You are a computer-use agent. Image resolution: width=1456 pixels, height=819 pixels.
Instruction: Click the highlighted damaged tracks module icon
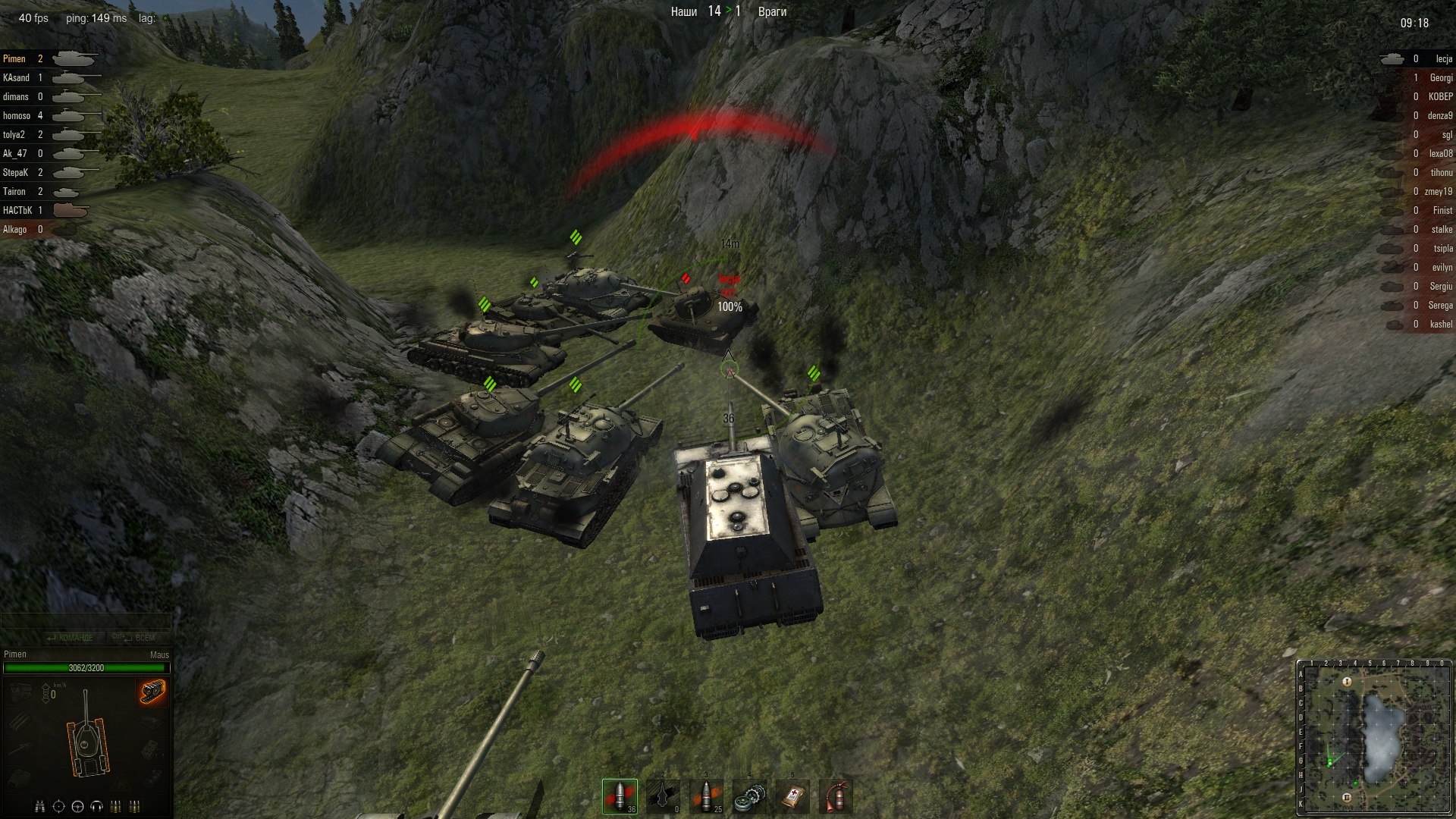click(152, 692)
